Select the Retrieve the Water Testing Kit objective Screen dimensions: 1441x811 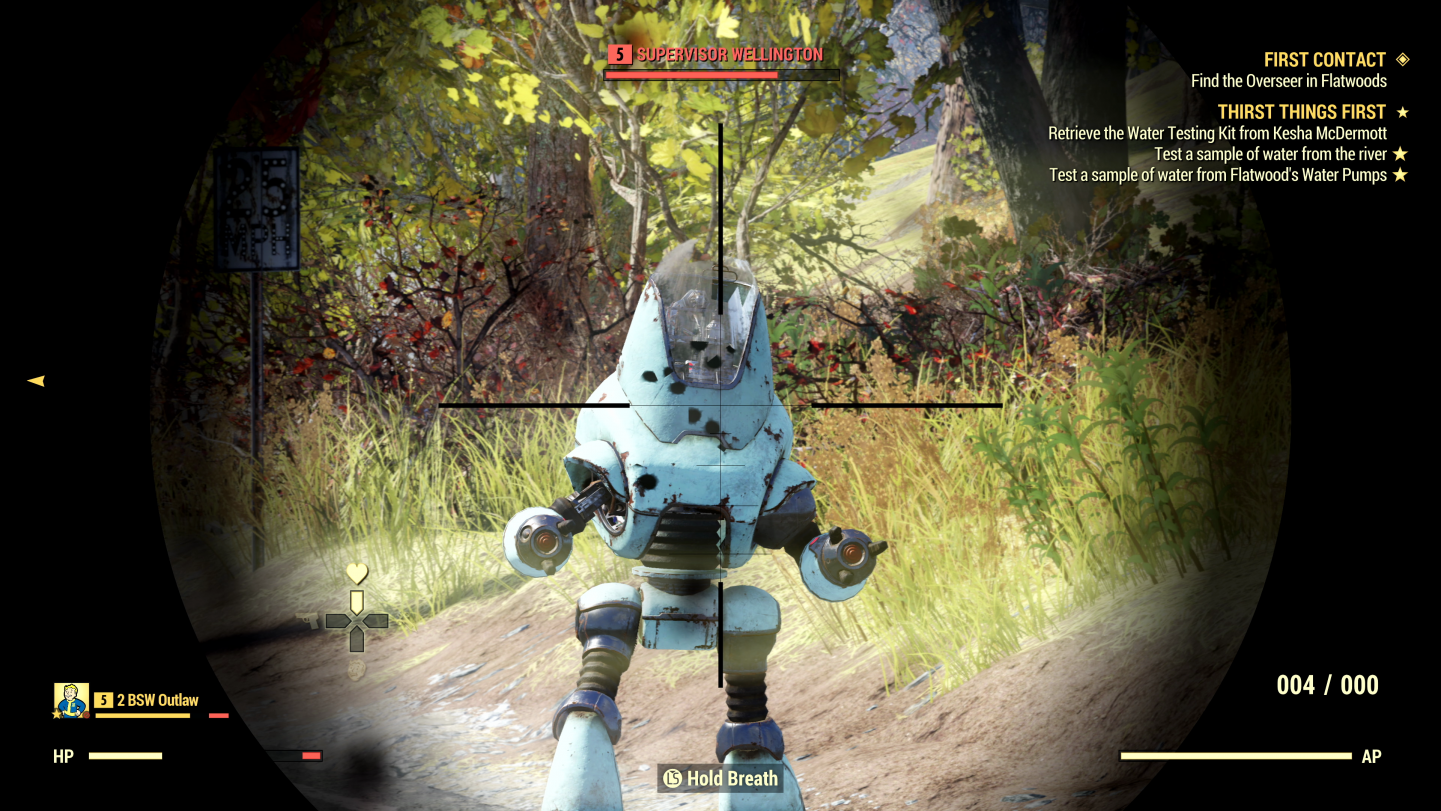[x=1217, y=133]
